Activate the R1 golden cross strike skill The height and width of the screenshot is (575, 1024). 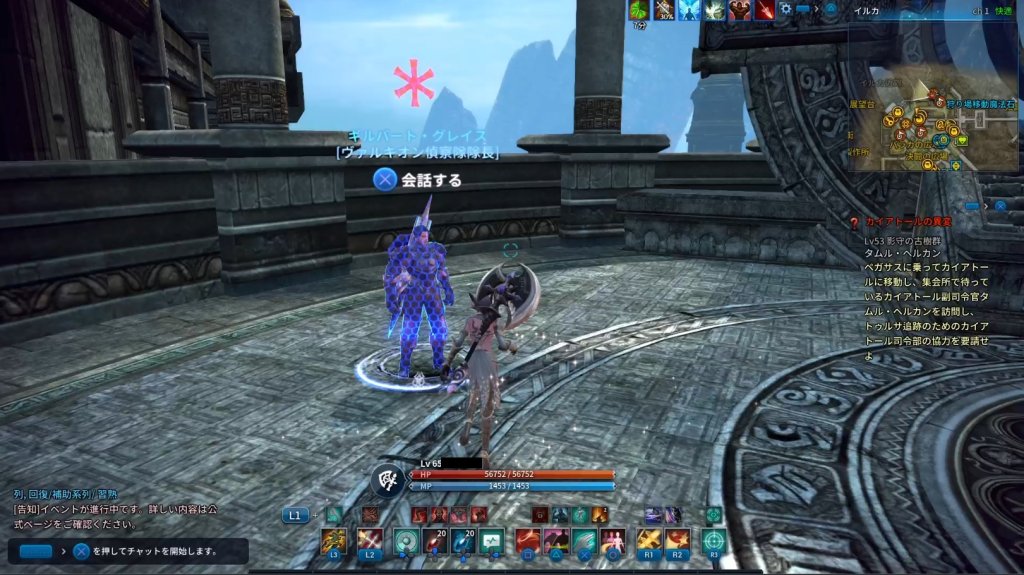point(649,541)
